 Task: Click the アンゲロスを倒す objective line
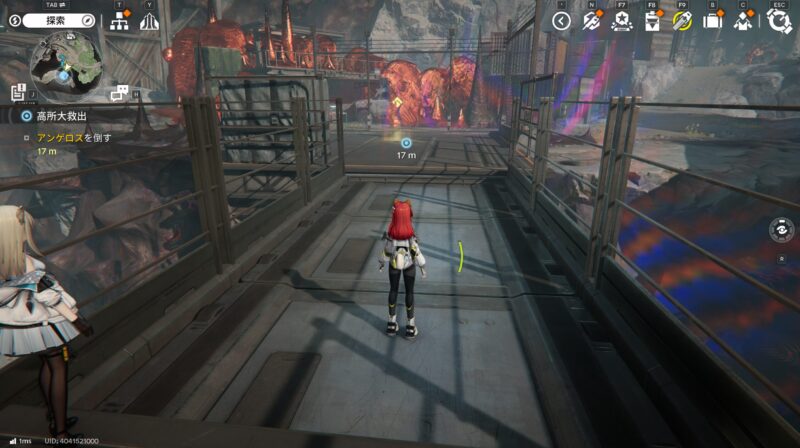(74, 137)
